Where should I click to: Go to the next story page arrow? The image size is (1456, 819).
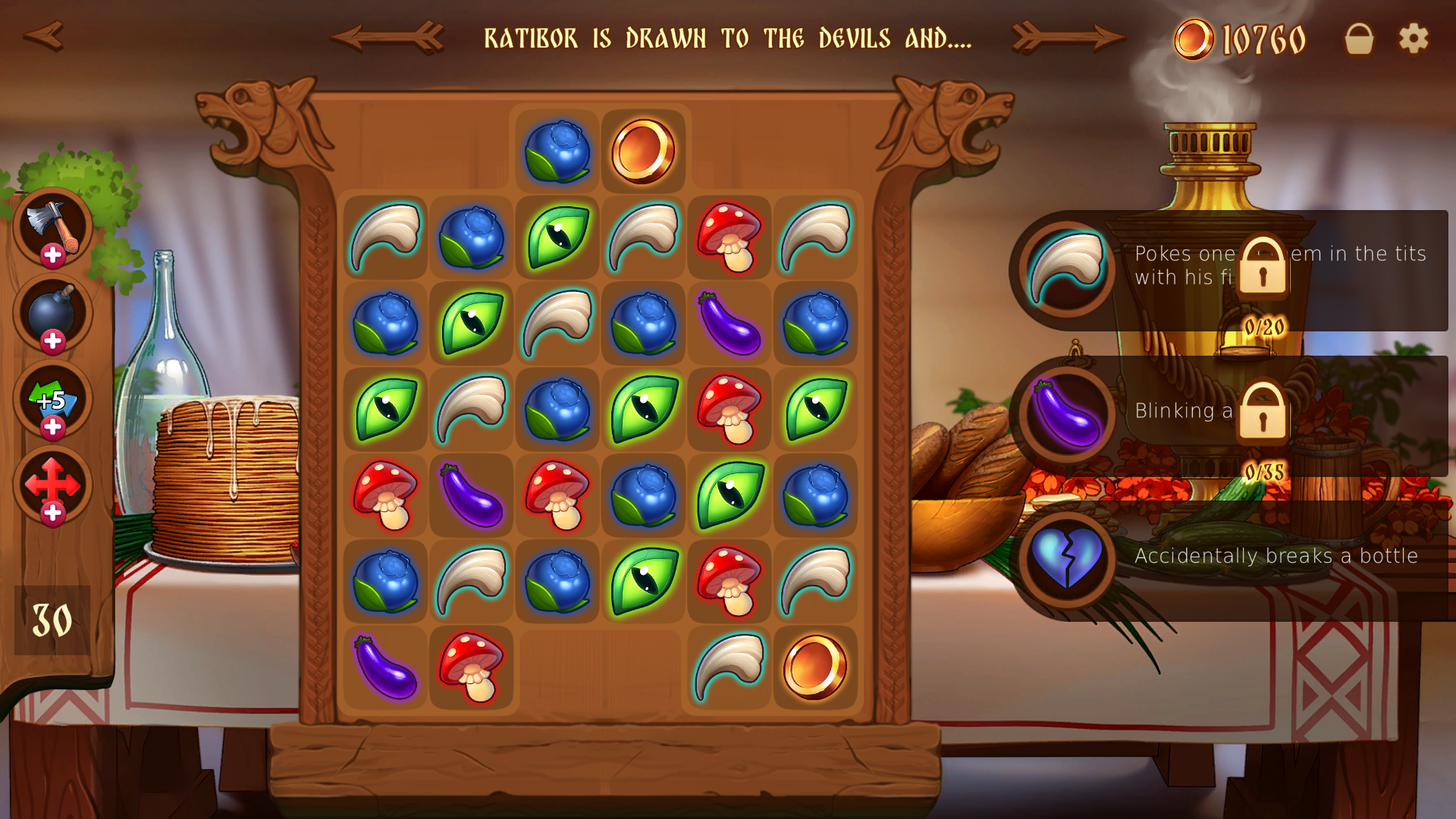tap(1069, 36)
